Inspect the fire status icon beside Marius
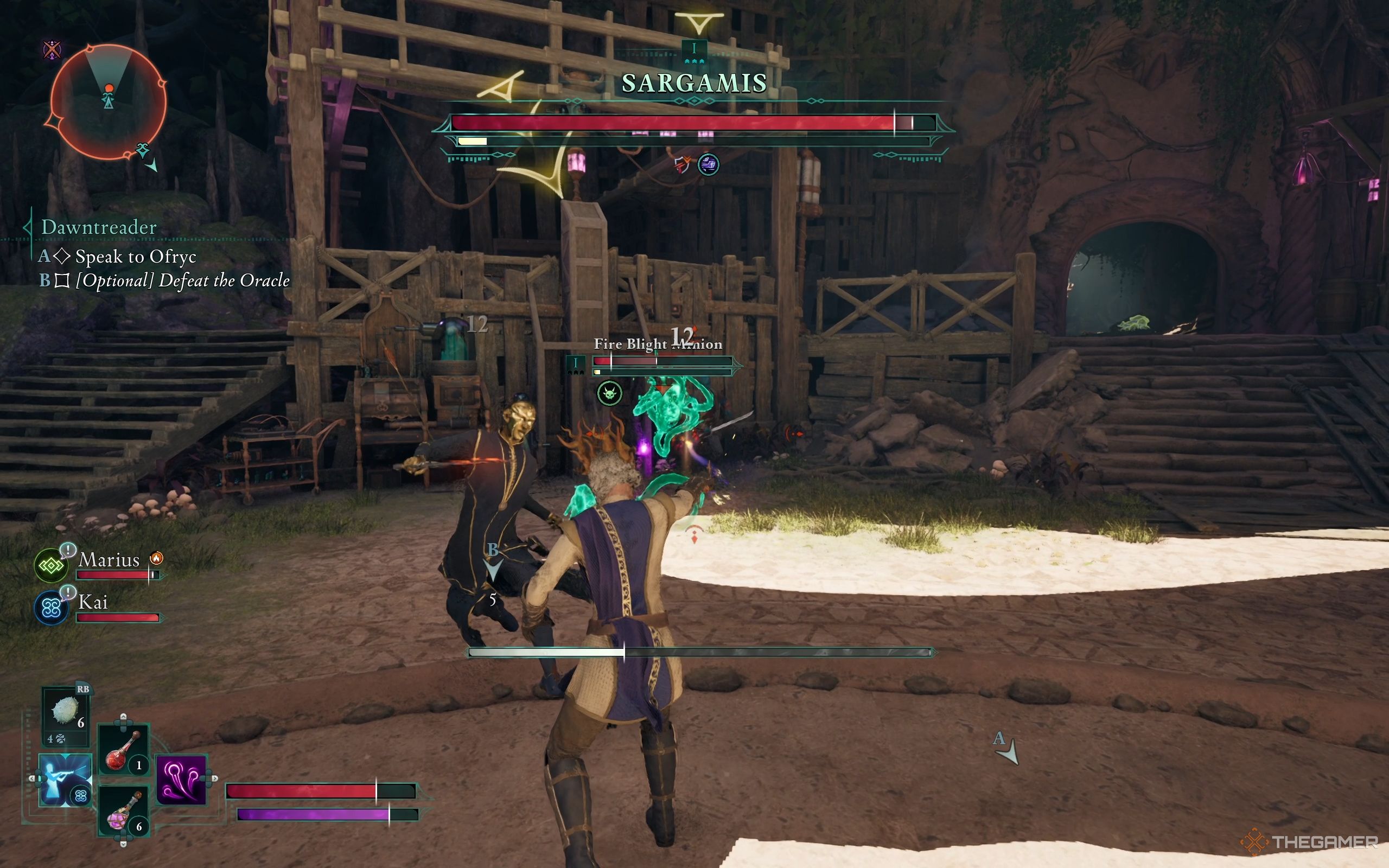This screenshot has width=1389, height=868. 156,558
